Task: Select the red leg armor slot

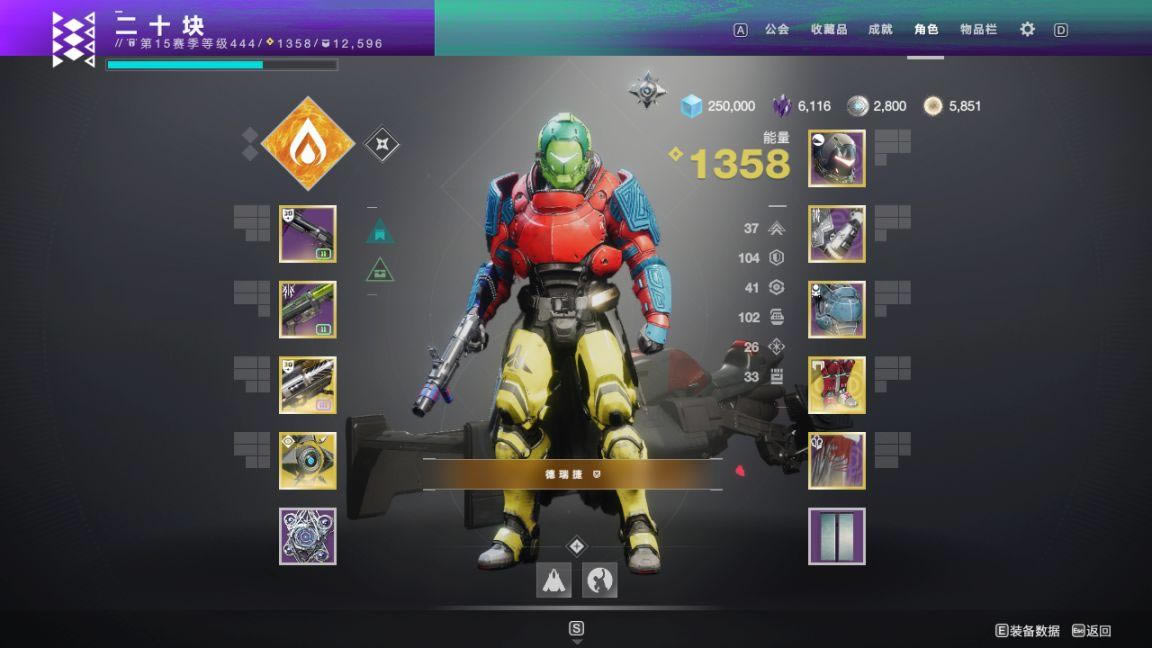Action: coord(837,385)
